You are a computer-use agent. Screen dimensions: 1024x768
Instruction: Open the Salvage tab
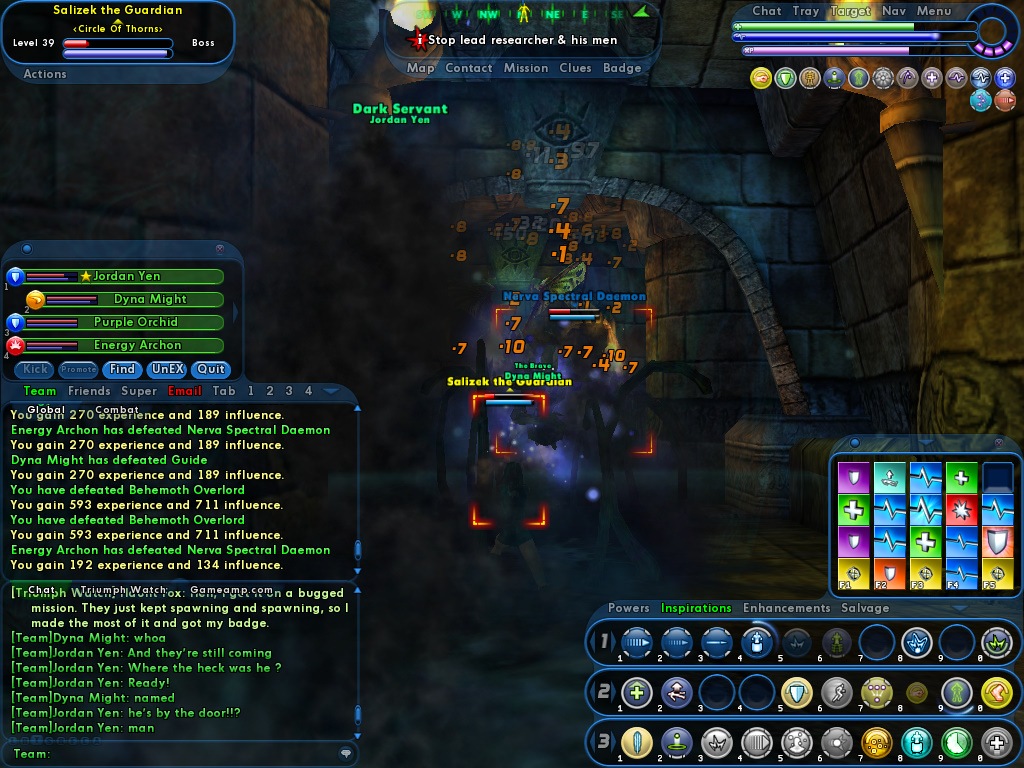click(x=865, y=608)
